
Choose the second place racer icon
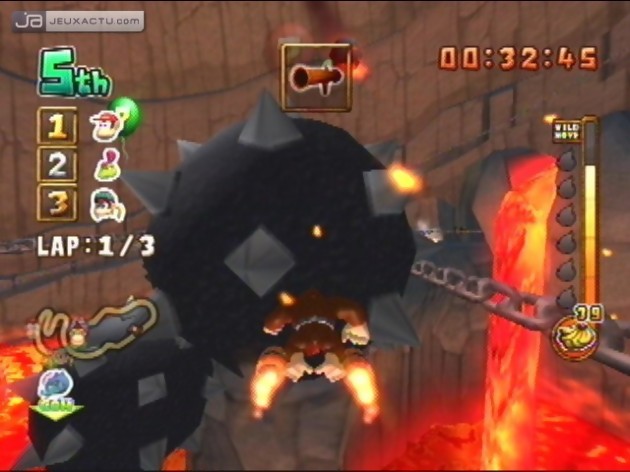(104, 164)
